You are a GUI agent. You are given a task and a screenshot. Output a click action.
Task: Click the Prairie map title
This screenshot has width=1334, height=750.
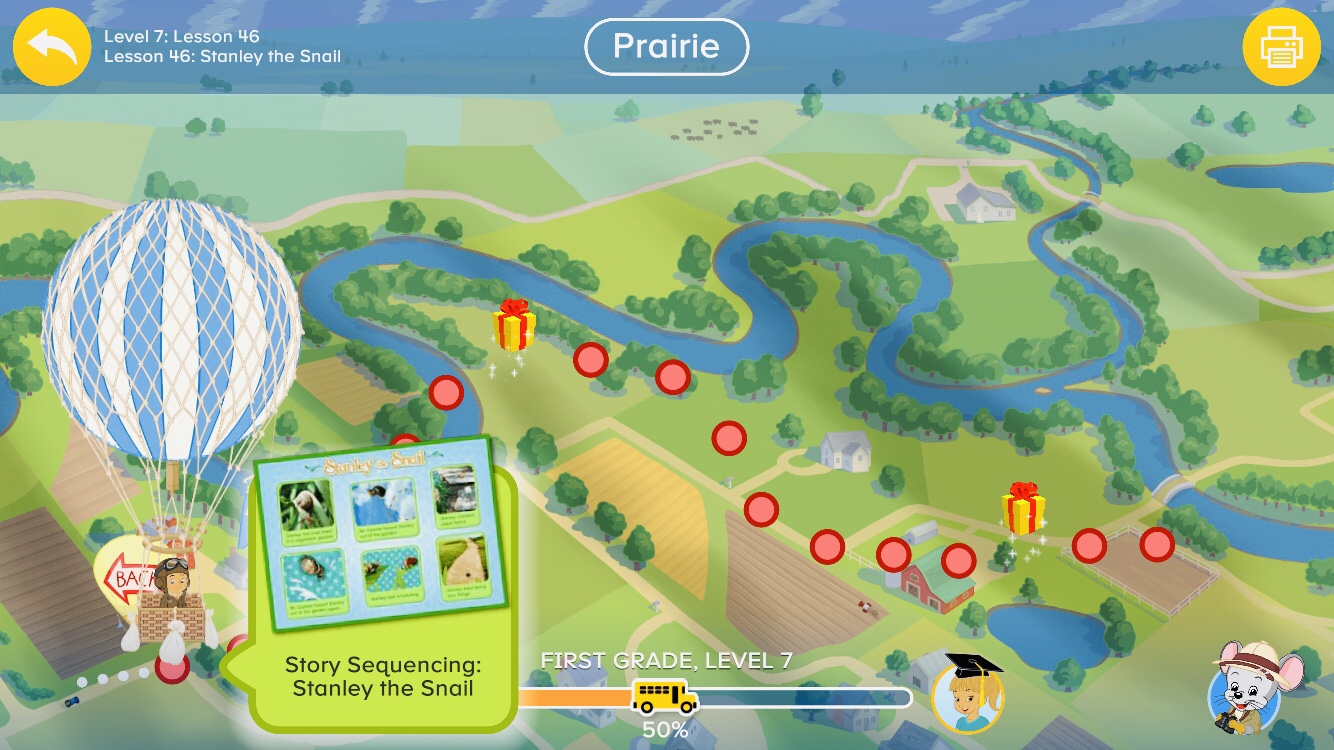click(666, 46)
